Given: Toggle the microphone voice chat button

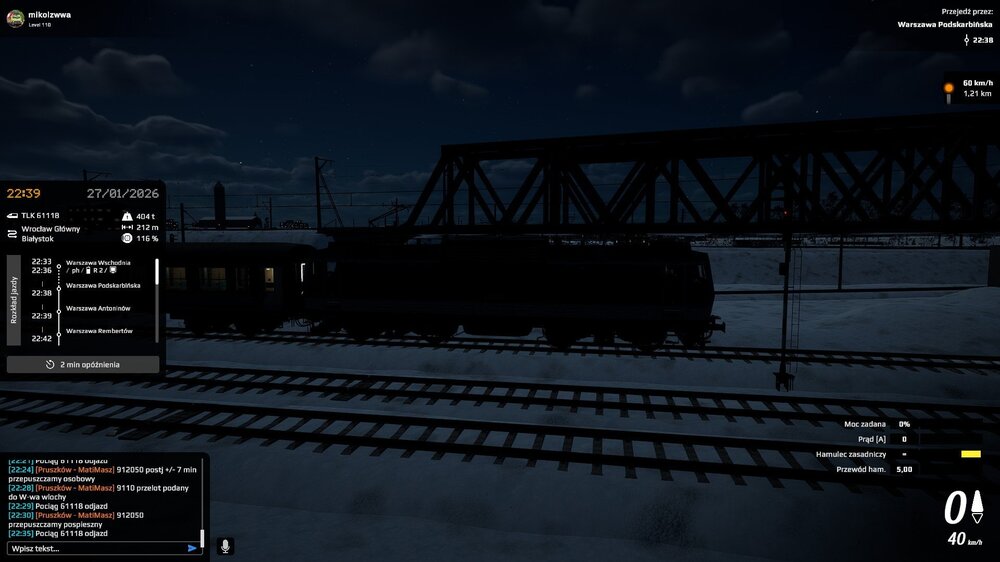Looking at the screenshot, I should coord(225,546).
